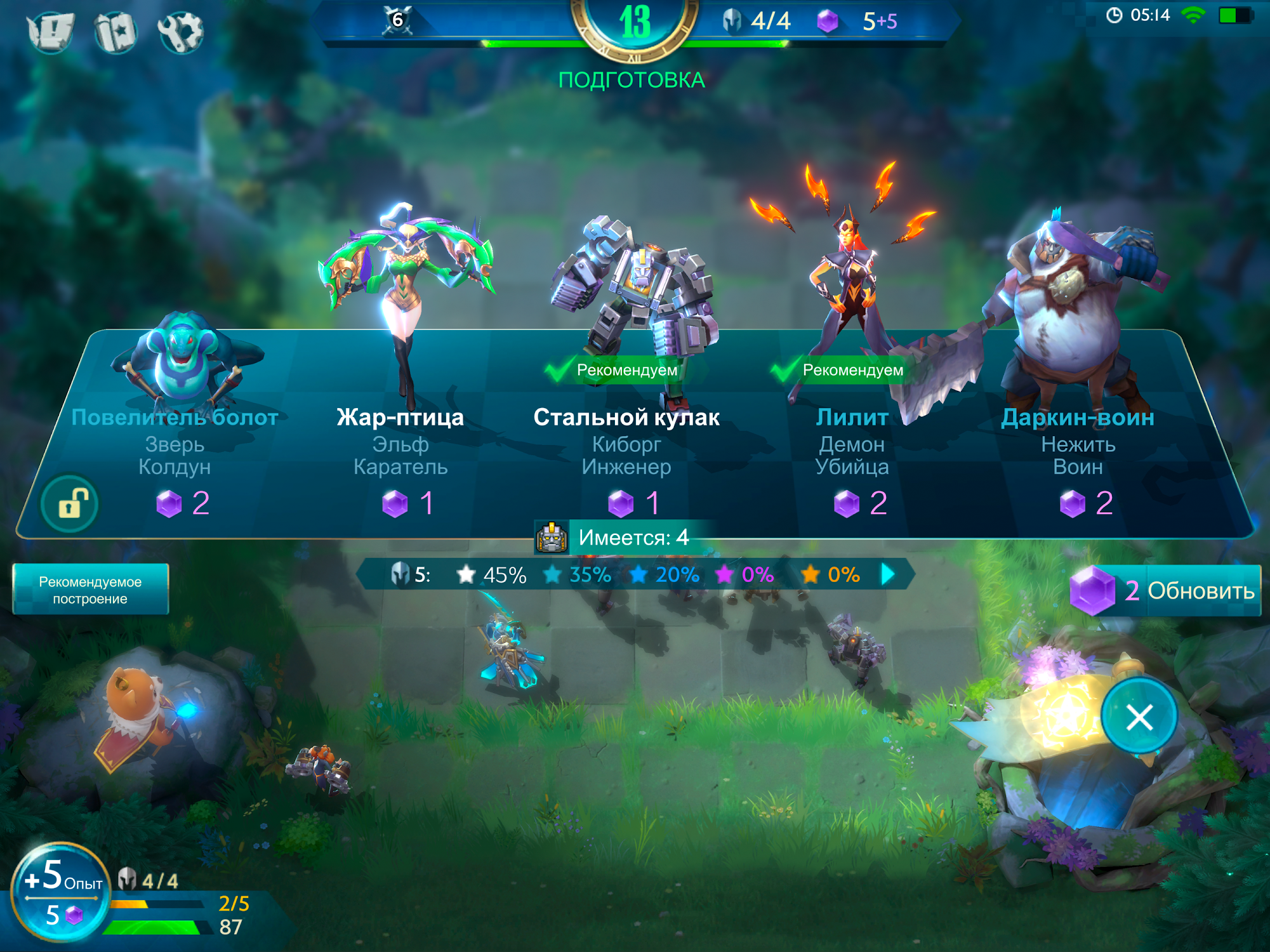Toggle the shop lock padlock
This screenshot has width=1270, height=952.
pyautogui.click(x=70, y=505)
